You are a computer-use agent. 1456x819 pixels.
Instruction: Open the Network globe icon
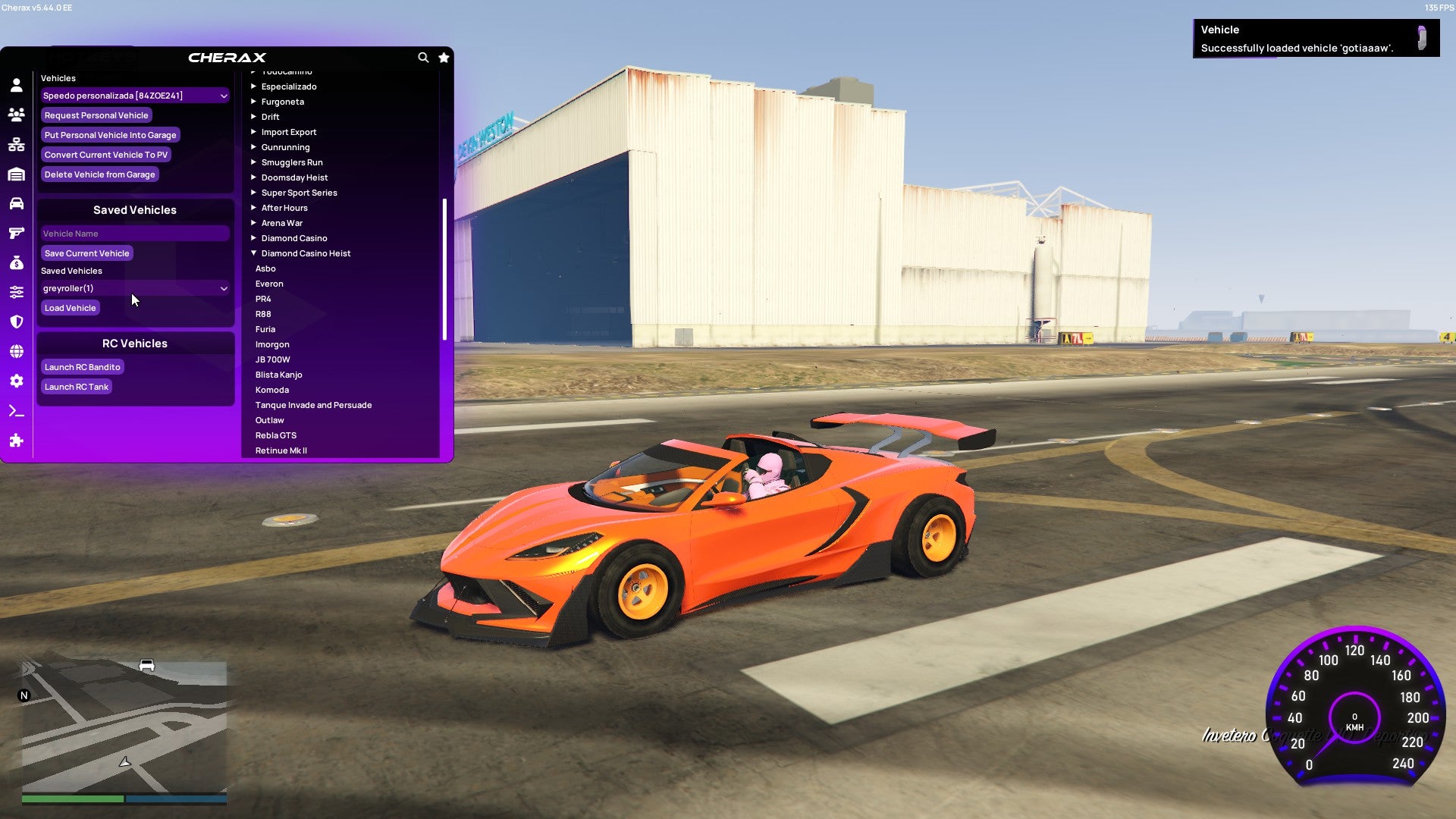(x=15, y=350)
